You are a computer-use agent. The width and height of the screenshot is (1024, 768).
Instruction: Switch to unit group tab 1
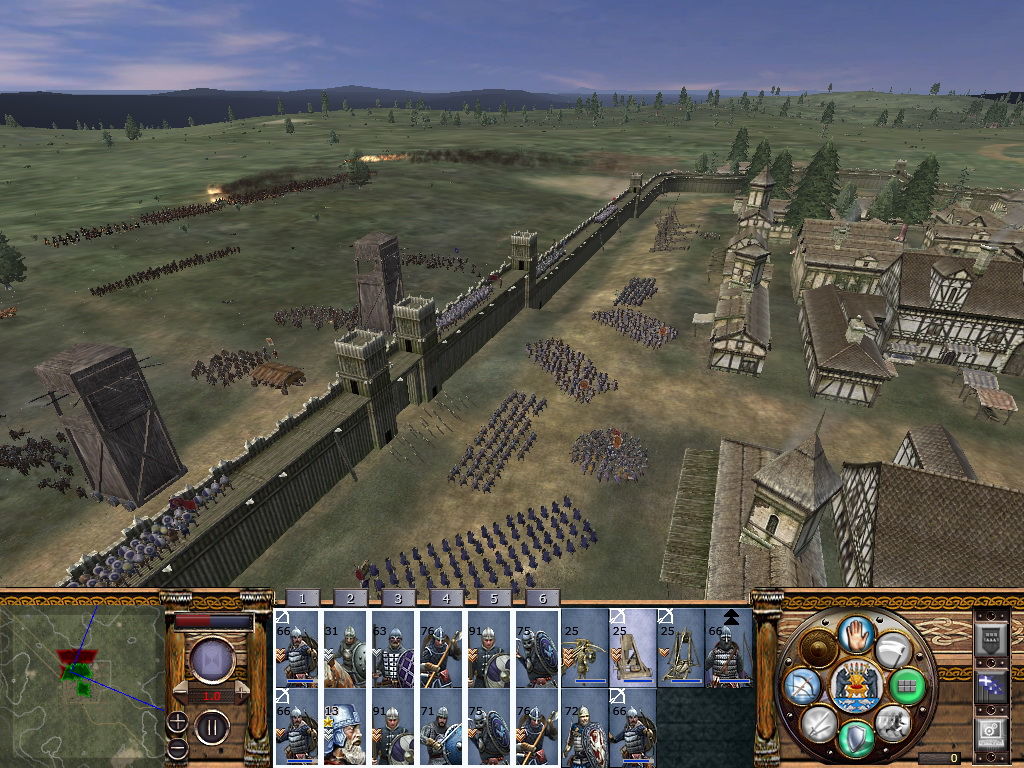coord(302,598)
